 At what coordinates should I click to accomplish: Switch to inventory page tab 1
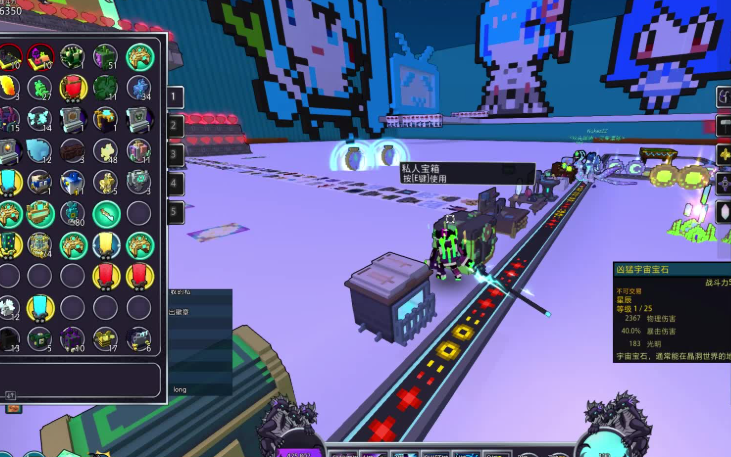175,97
